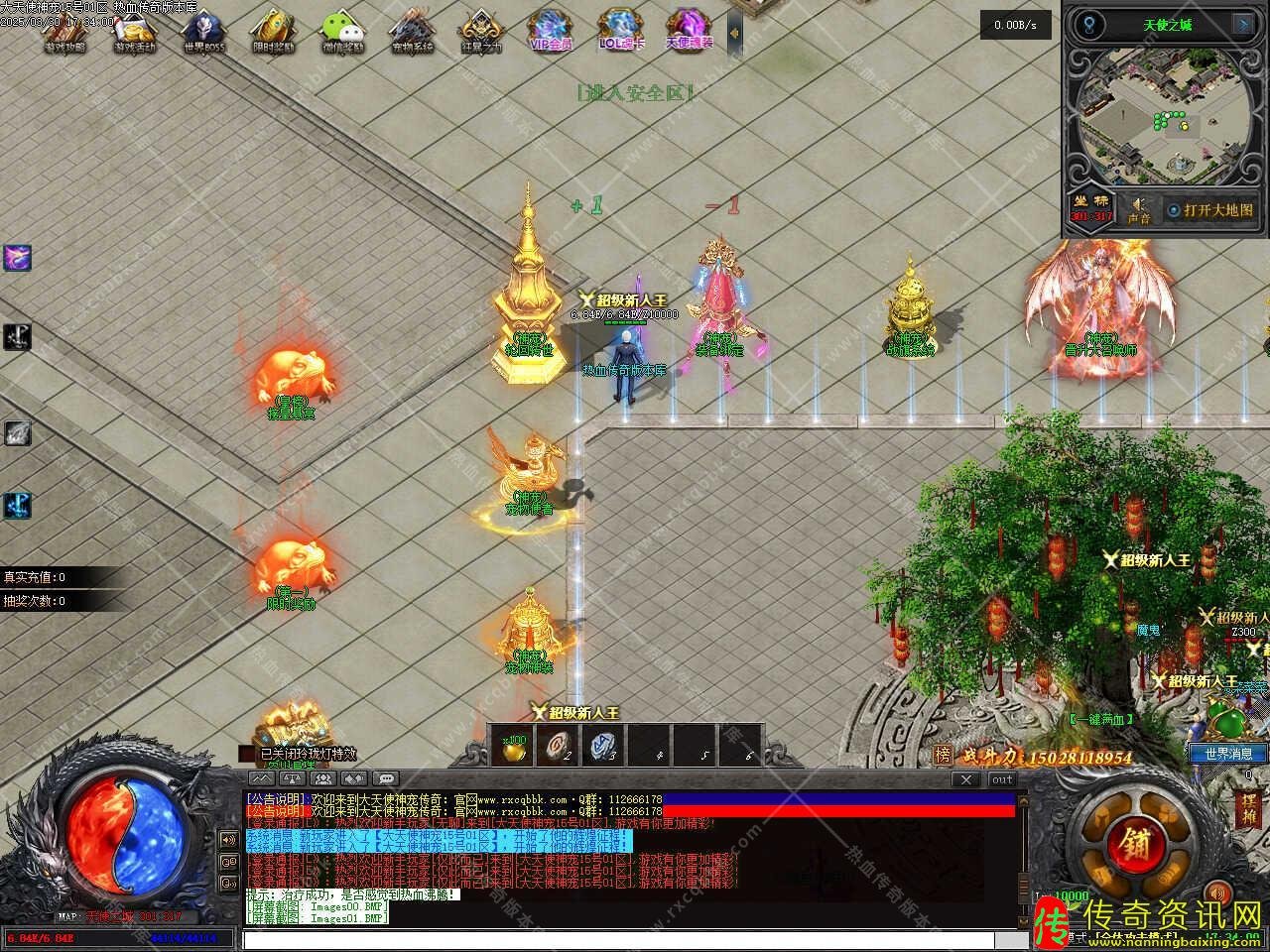Viewport: 1270px width, 952px height.
Task: Open the 游戏攻略 game guide icon
Action: point(65,30)
